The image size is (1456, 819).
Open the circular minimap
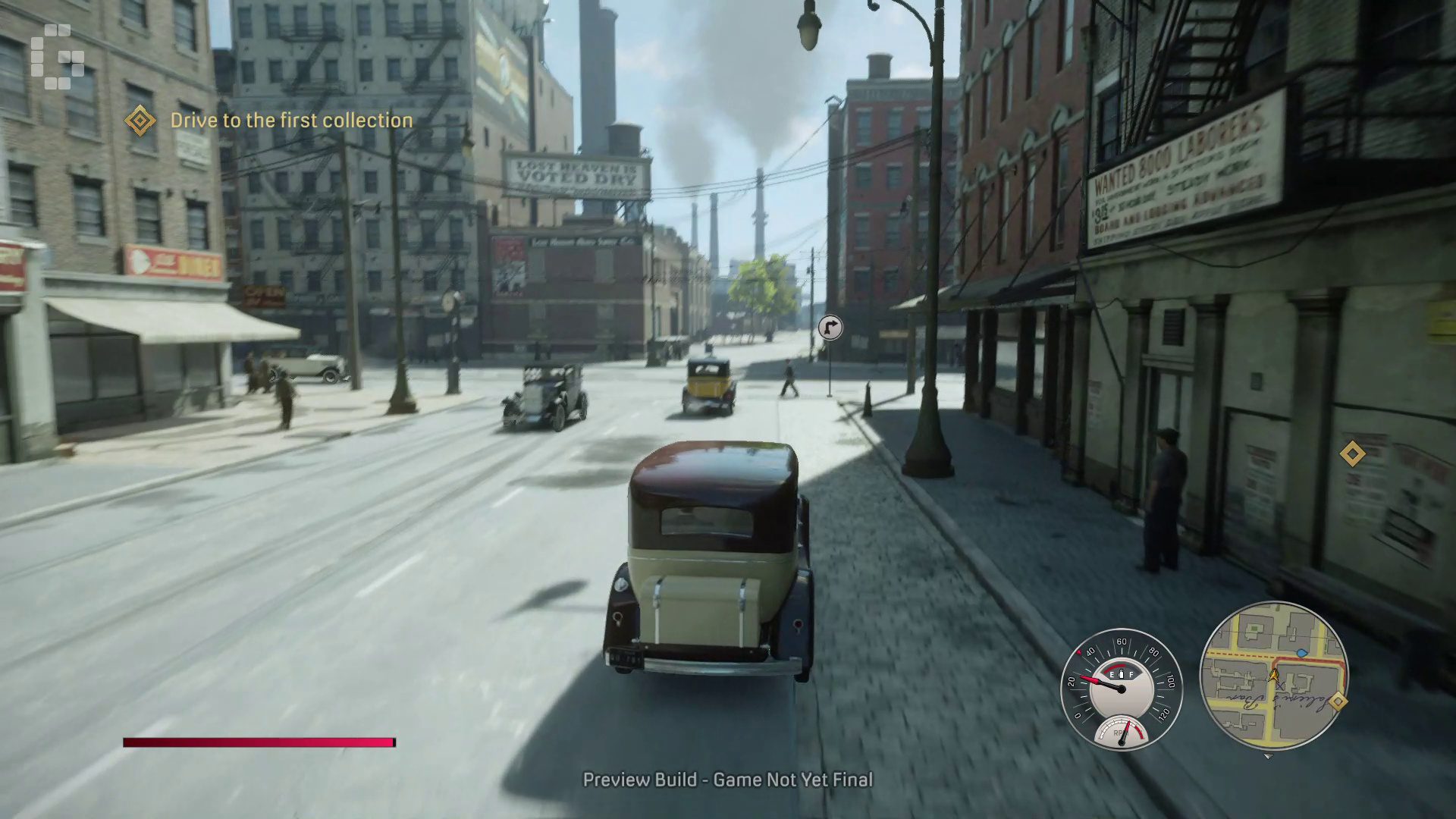tap(1274, 675)
